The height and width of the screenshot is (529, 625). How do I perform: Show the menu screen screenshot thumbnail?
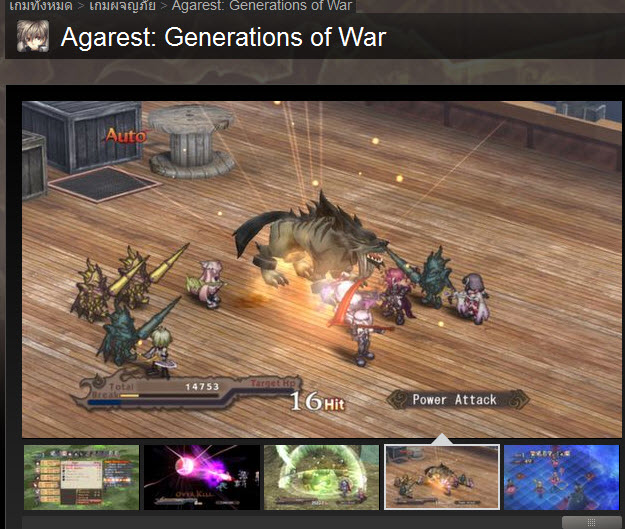pos(81,478)
